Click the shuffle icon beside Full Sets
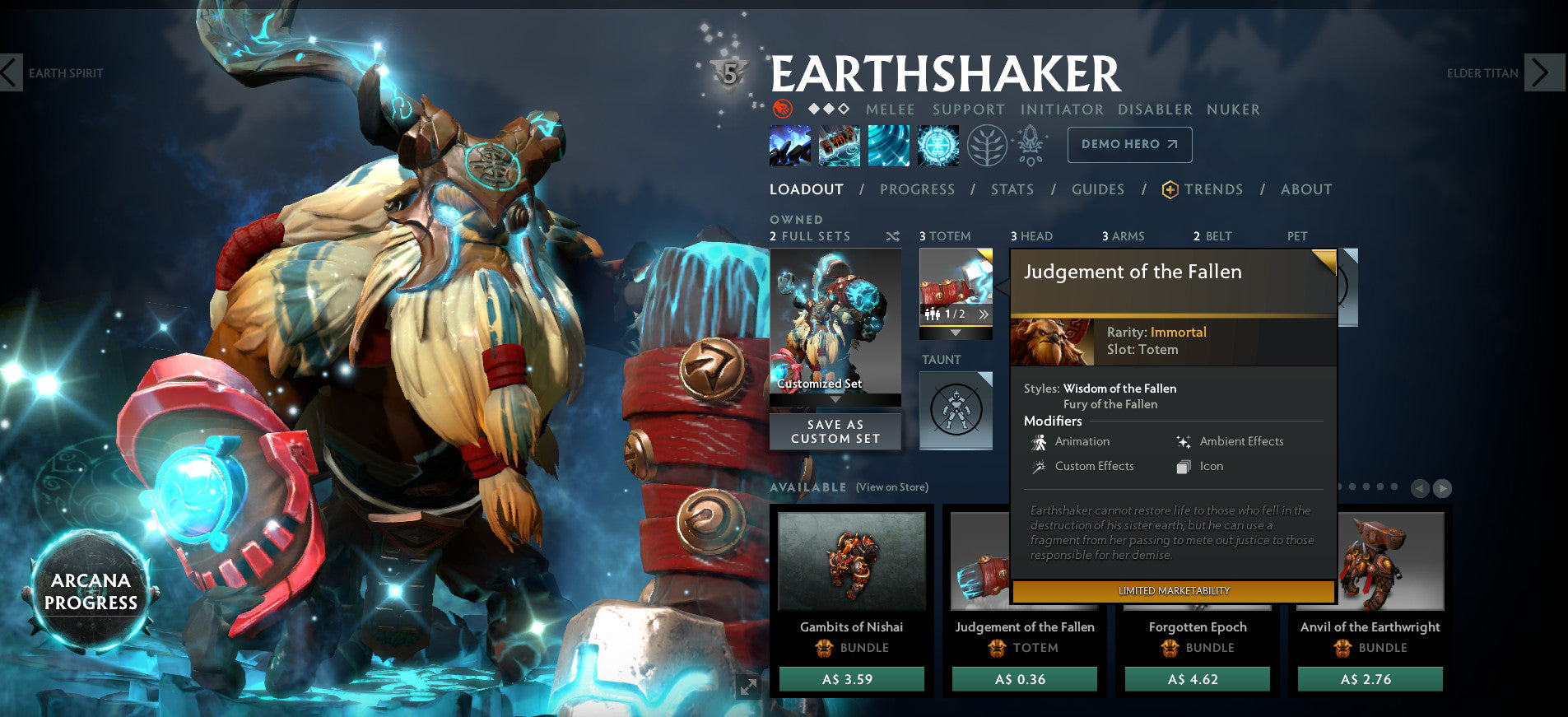 pyautogui.click(x=891, y=236)
